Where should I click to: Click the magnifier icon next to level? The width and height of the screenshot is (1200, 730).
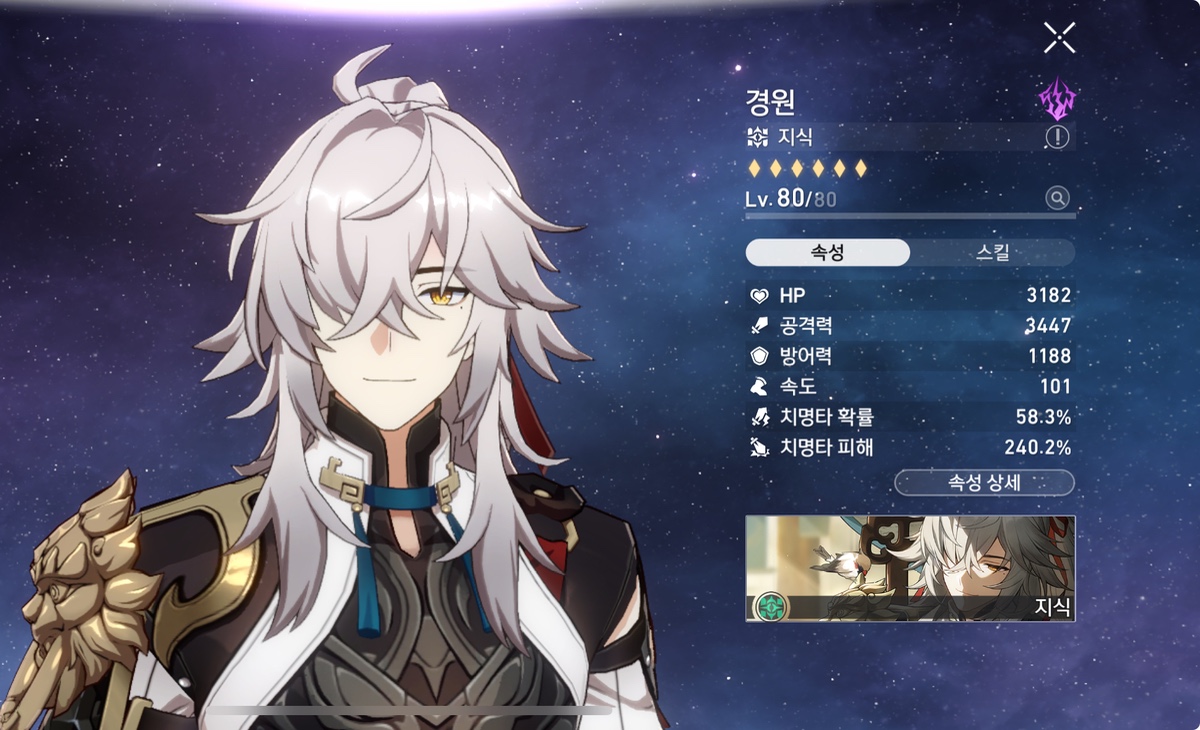(1057, 198)
